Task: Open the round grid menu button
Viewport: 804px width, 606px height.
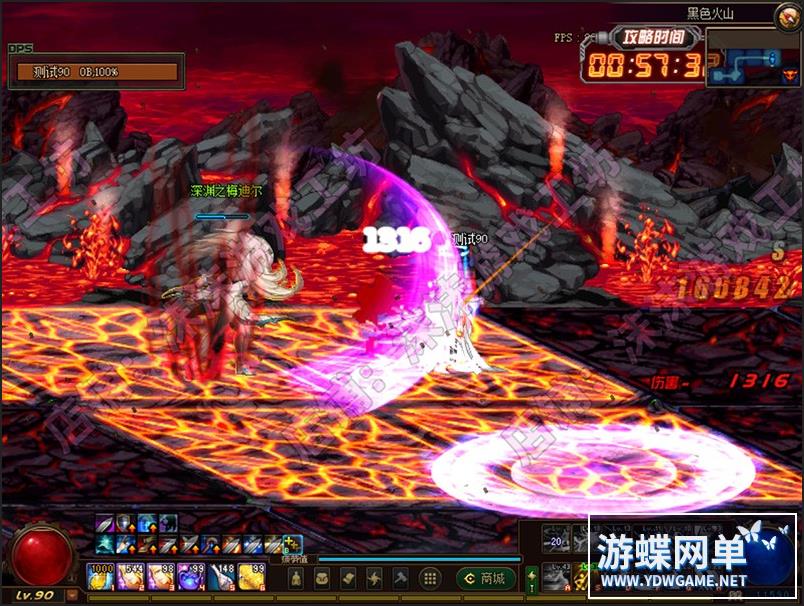Action: click(429, 578)
